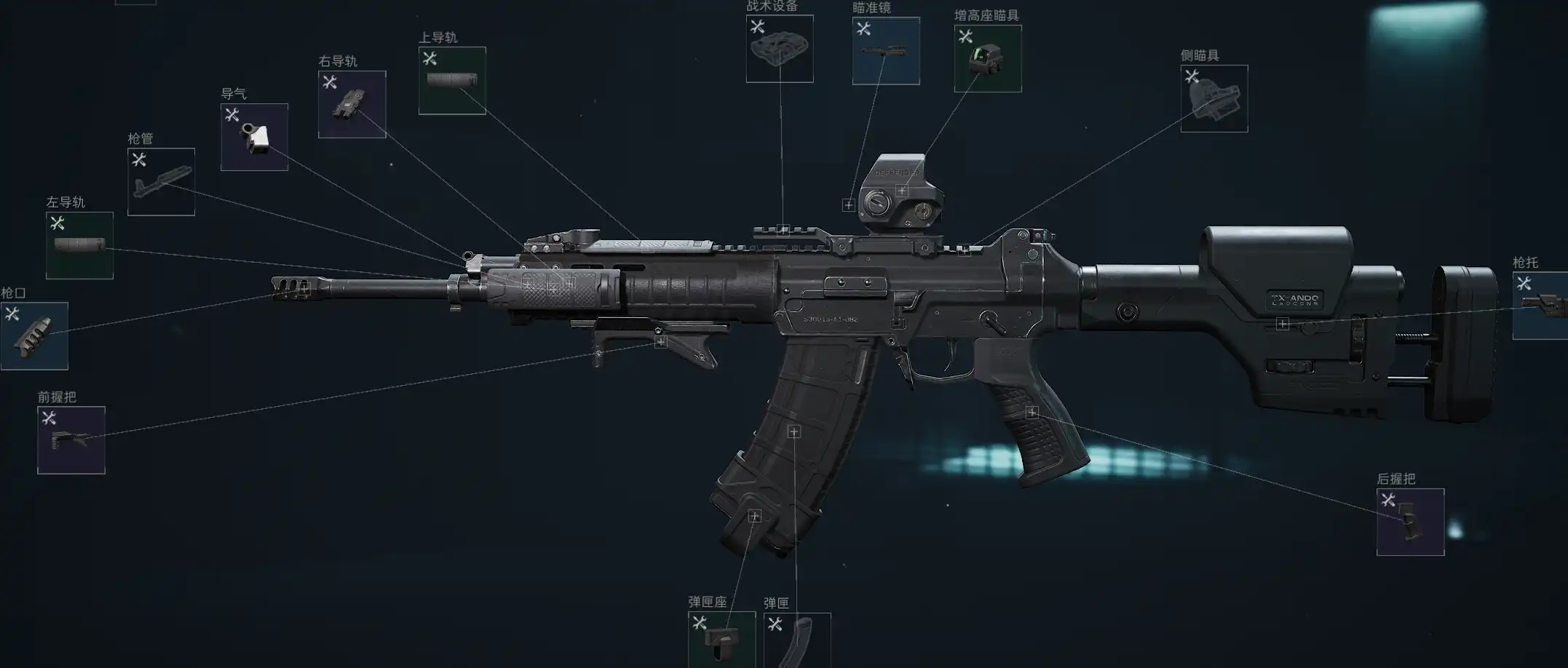Select the 战术设备 tactical device slot
Screen dimensions: 1568x668
point(780,49)
